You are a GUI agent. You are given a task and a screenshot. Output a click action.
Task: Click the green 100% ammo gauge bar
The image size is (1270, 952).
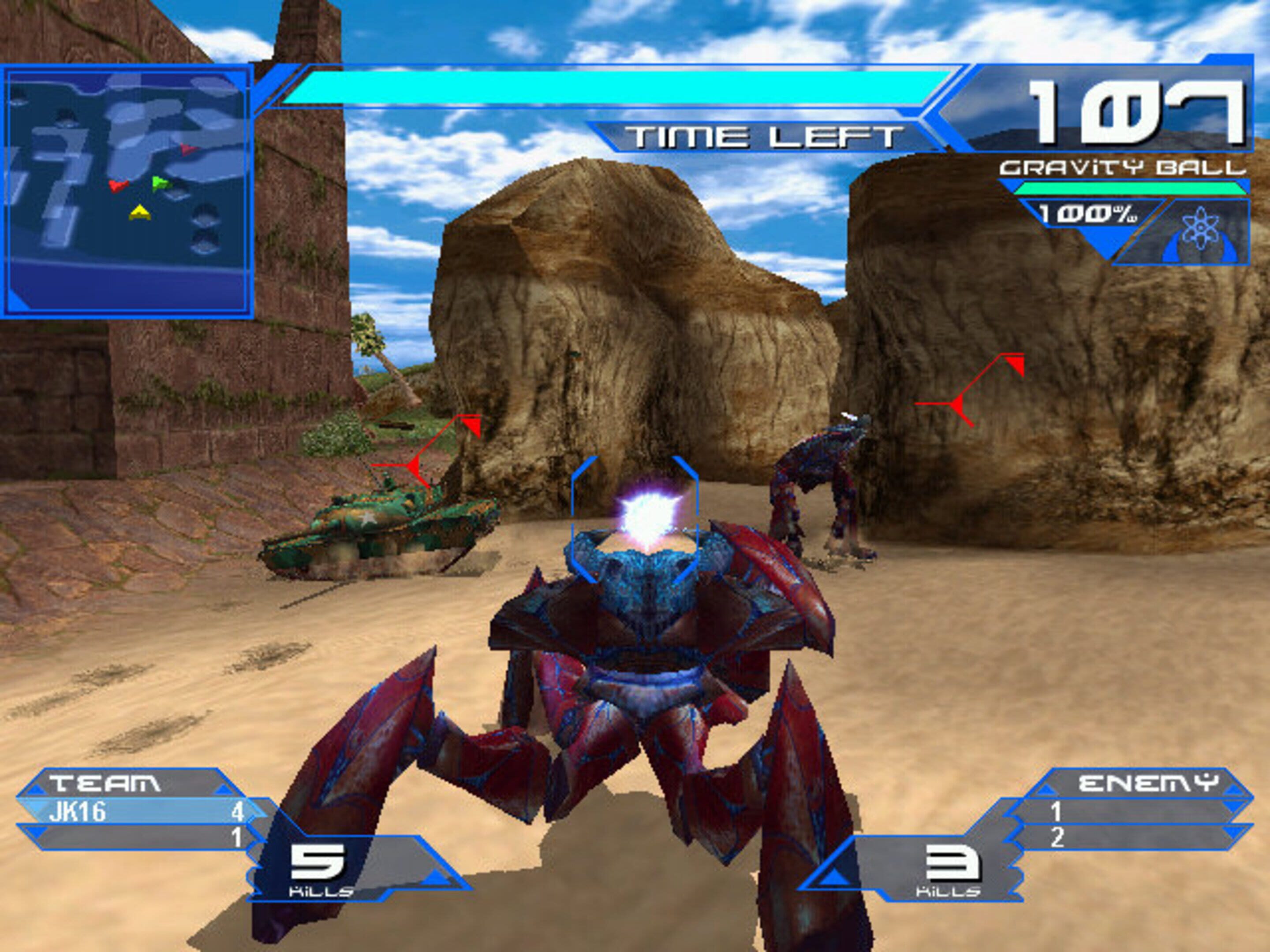[1128, 188]
